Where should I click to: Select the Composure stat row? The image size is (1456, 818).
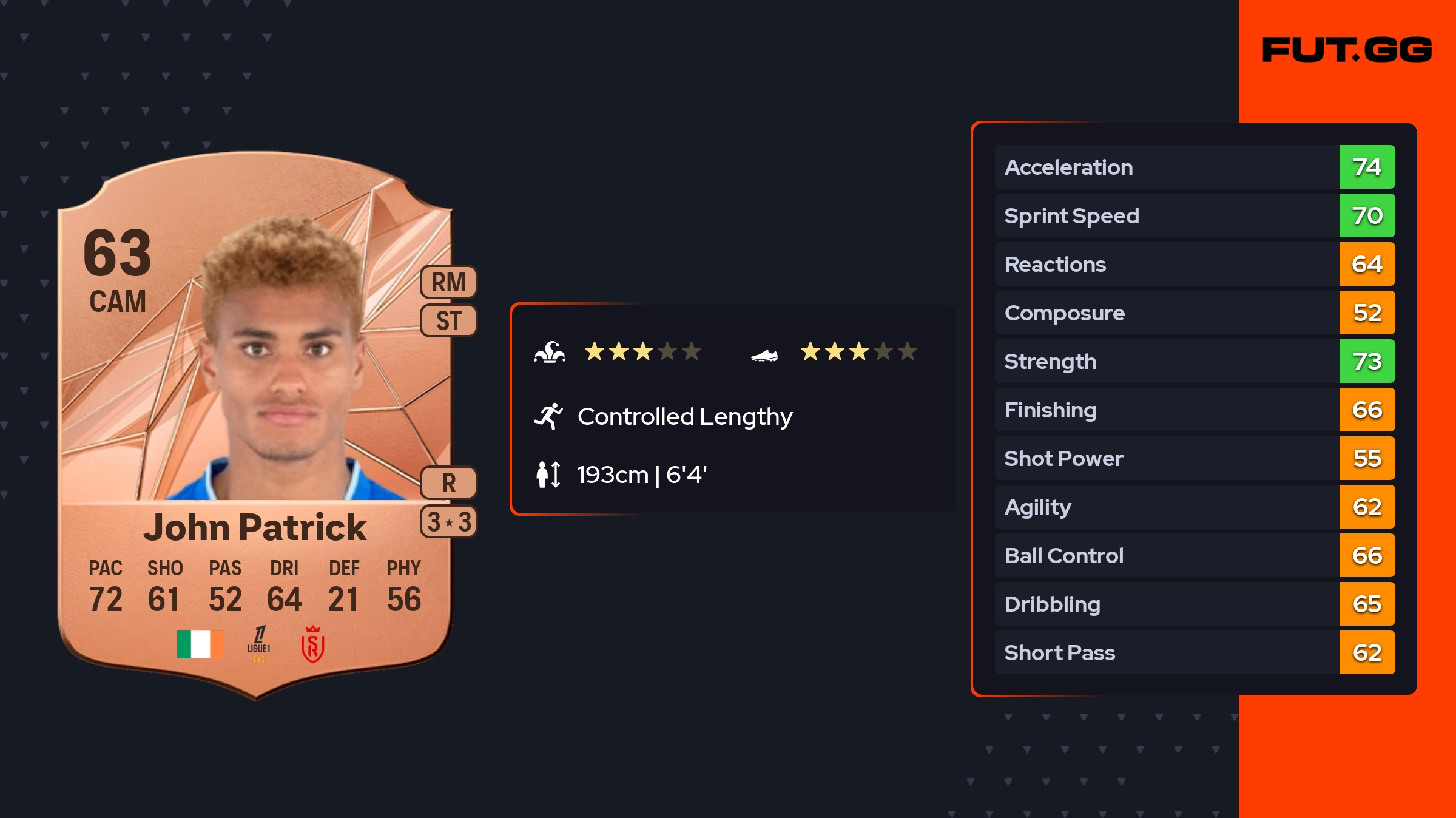pos(1194,313)
